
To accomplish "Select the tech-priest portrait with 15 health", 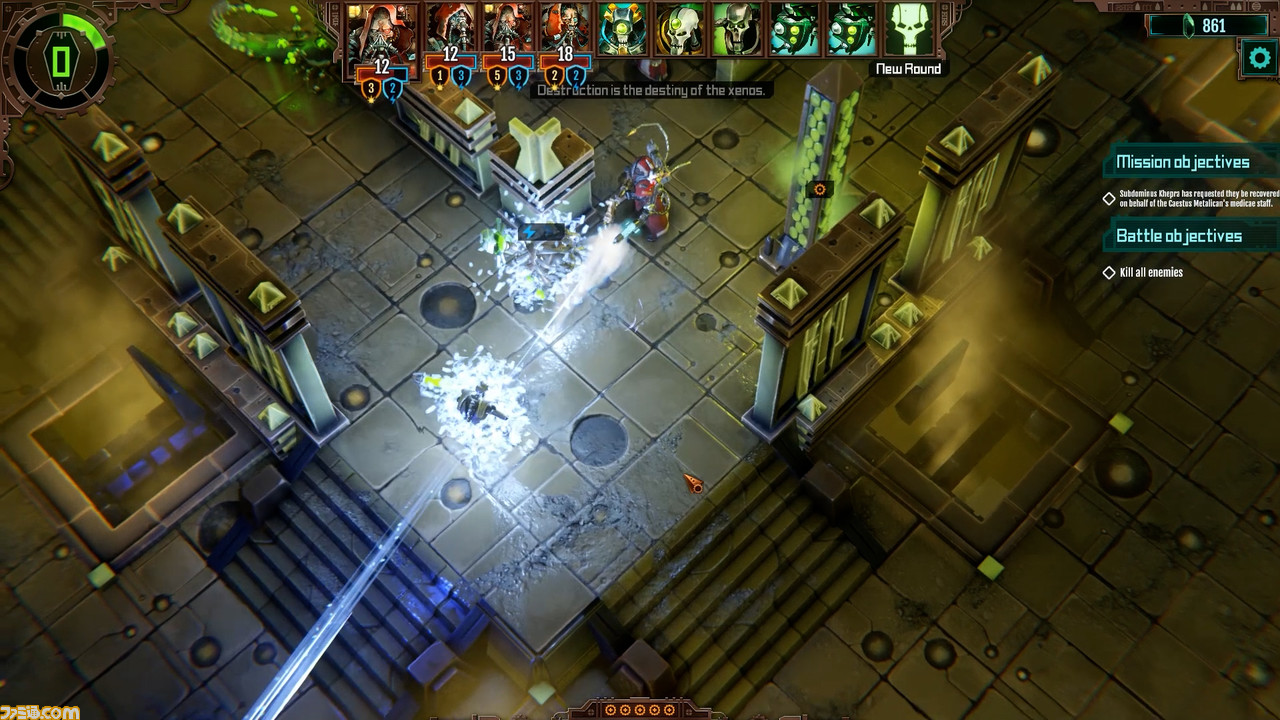I will 508,28.
